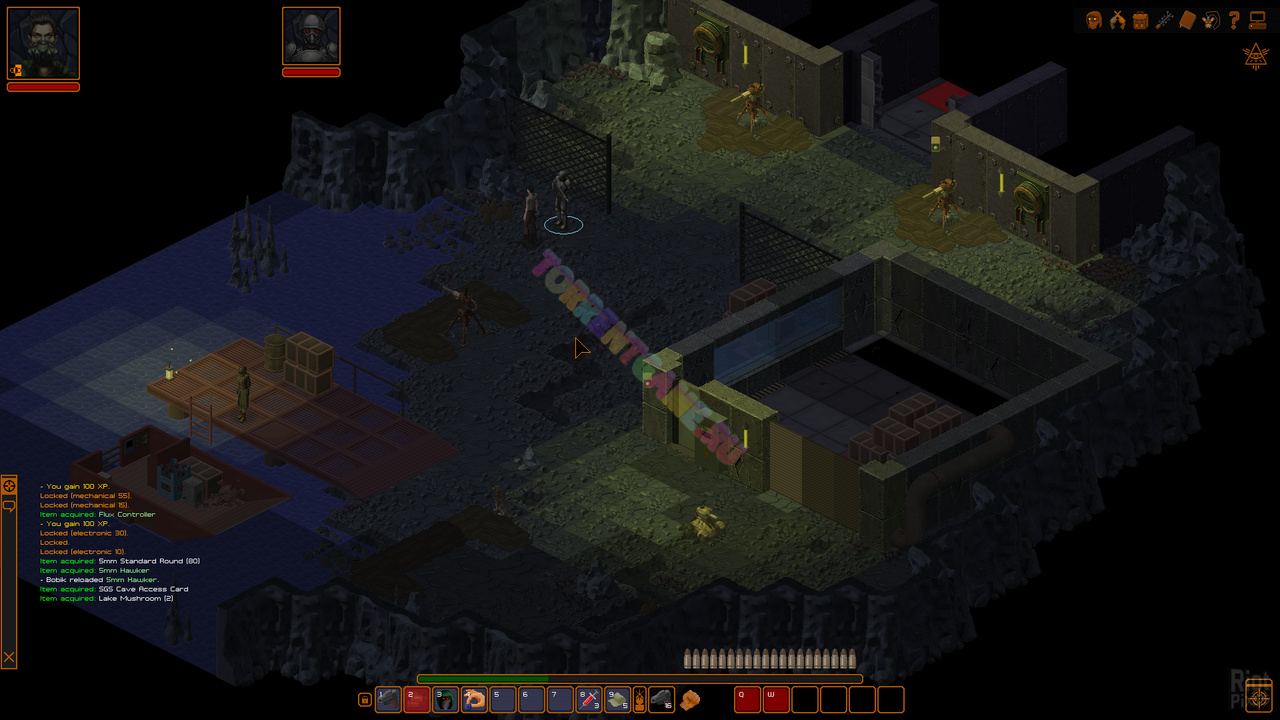Use the syringe in hotbar slot 8
The image size is (1280, 720).
point(590,699)
